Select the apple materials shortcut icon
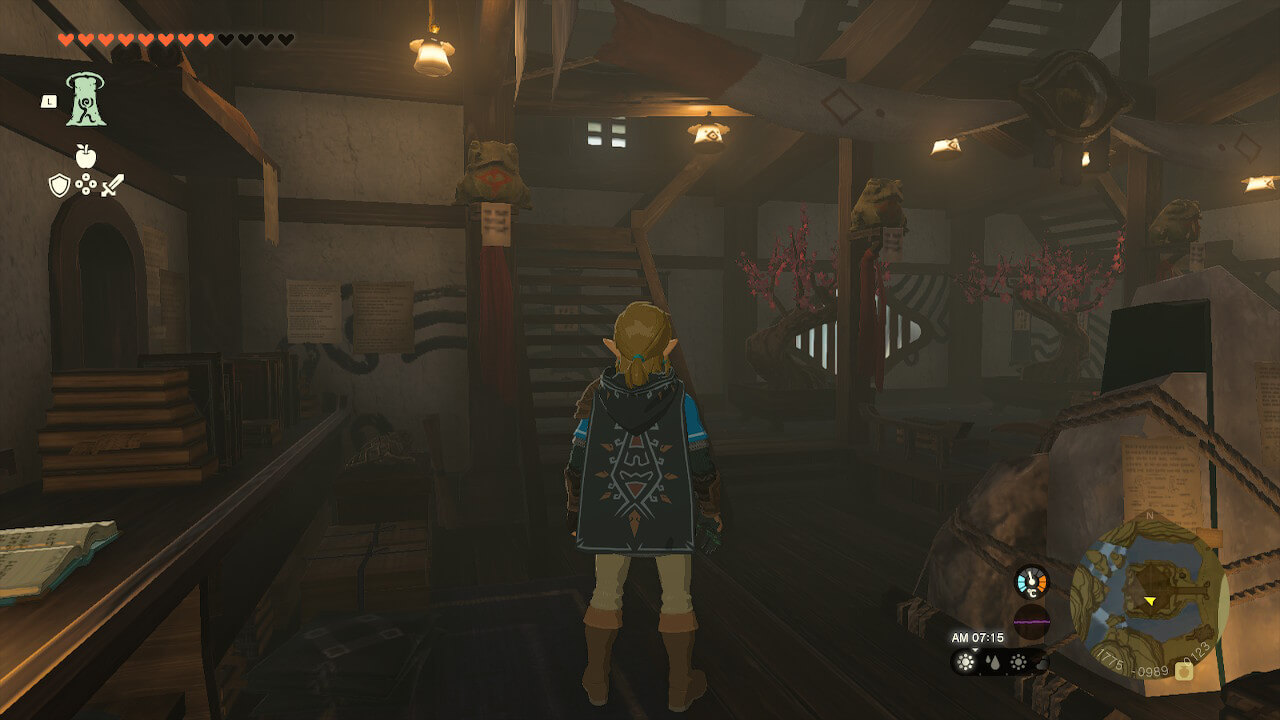The height and width of the screenshot is (720, 1280). coord(84,156)
